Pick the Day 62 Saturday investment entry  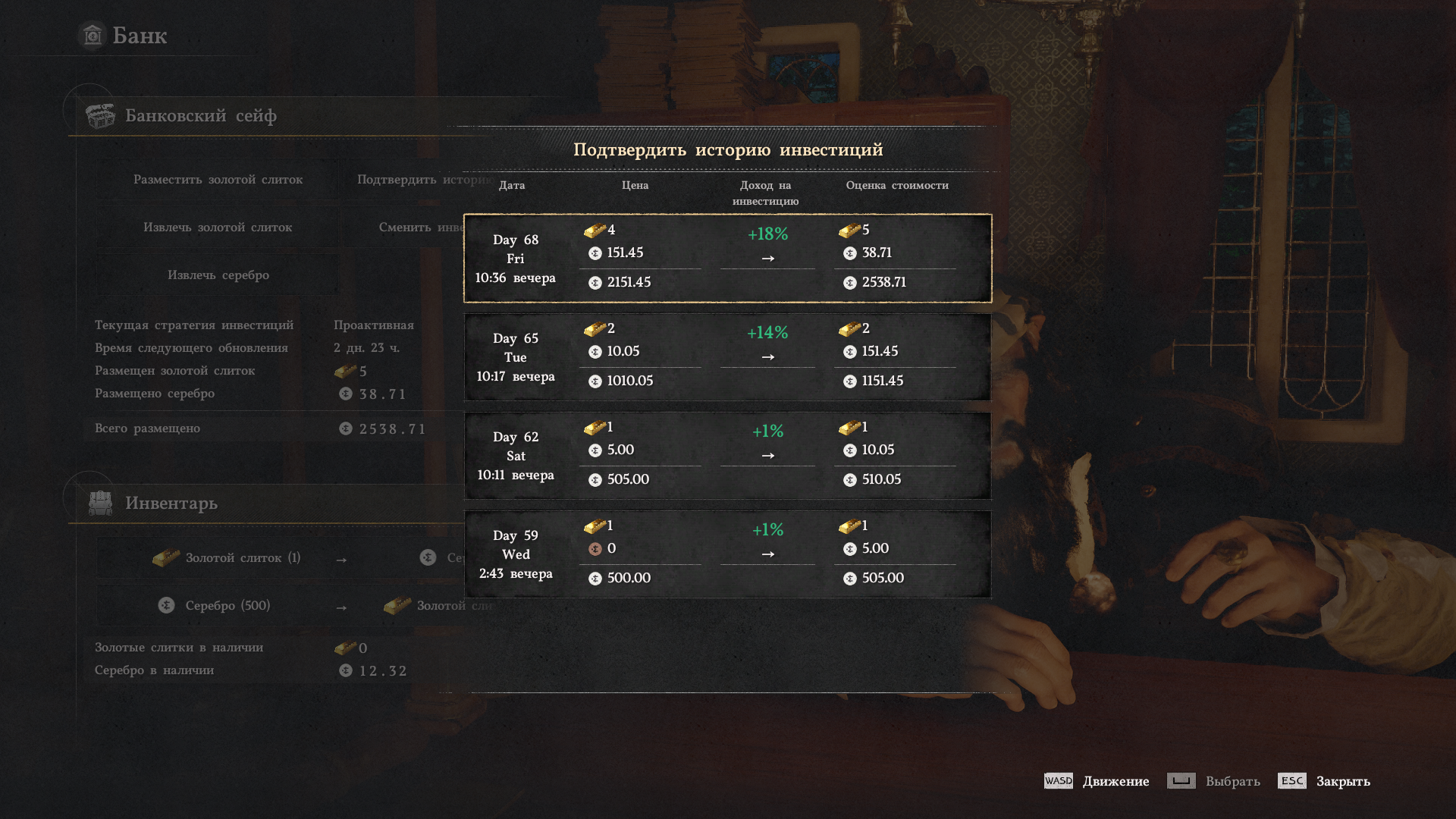(x=727, y=456)
